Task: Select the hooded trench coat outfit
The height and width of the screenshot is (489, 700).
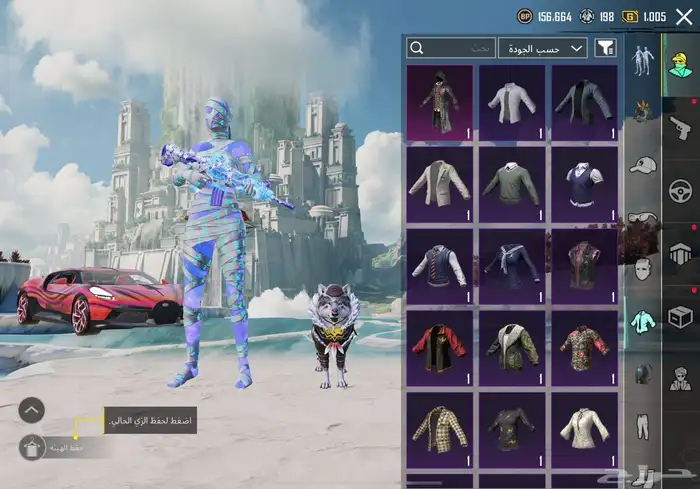Action: click(x=440, y=102)
